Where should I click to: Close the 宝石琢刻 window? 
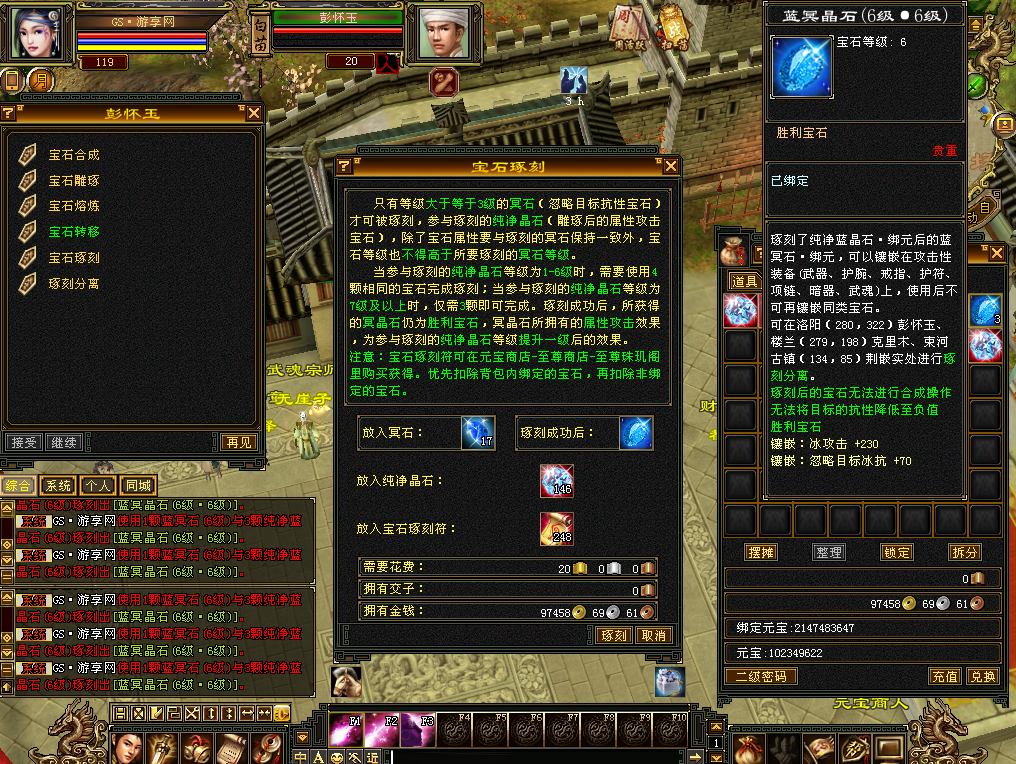coord(670,166)
